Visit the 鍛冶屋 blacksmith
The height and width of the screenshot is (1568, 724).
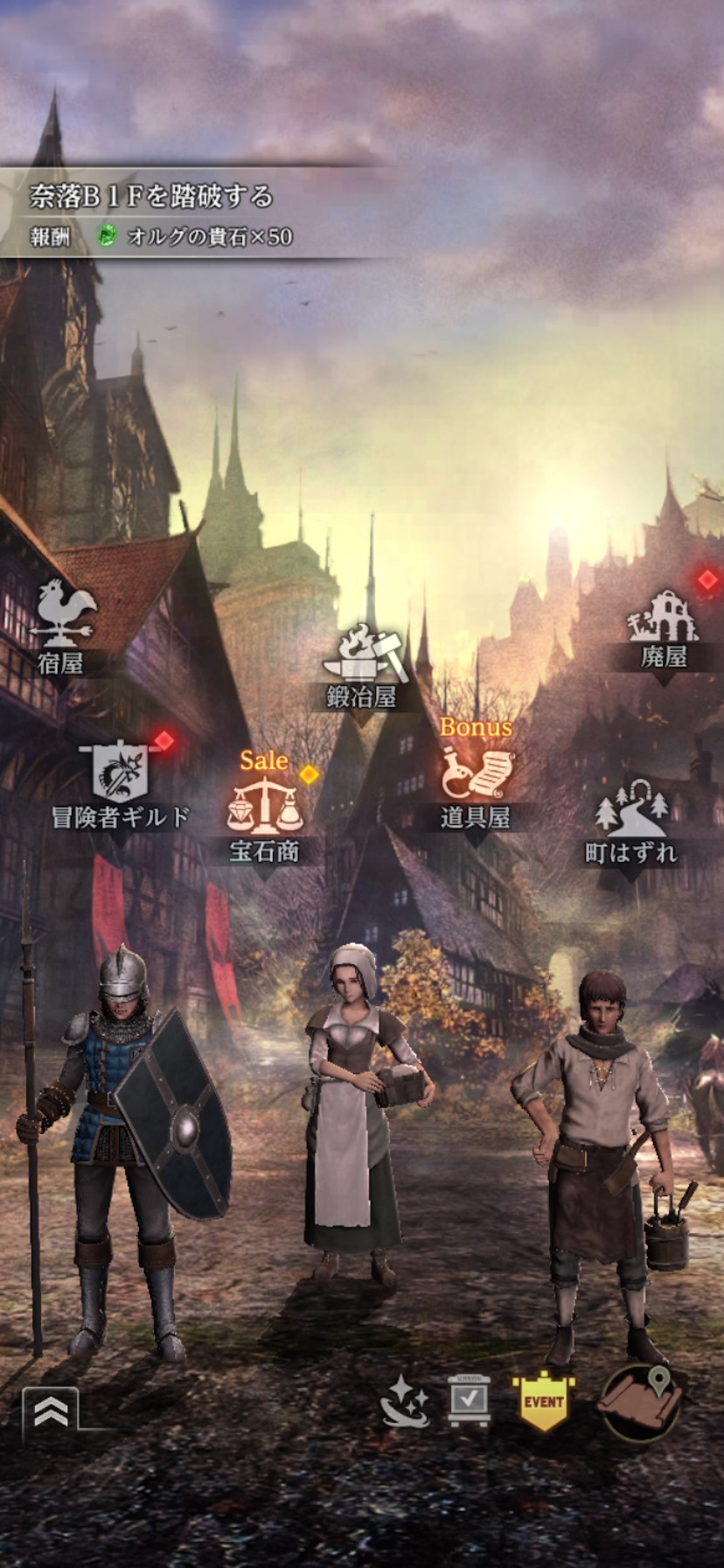pyautogui.click(x=362, y=667)
